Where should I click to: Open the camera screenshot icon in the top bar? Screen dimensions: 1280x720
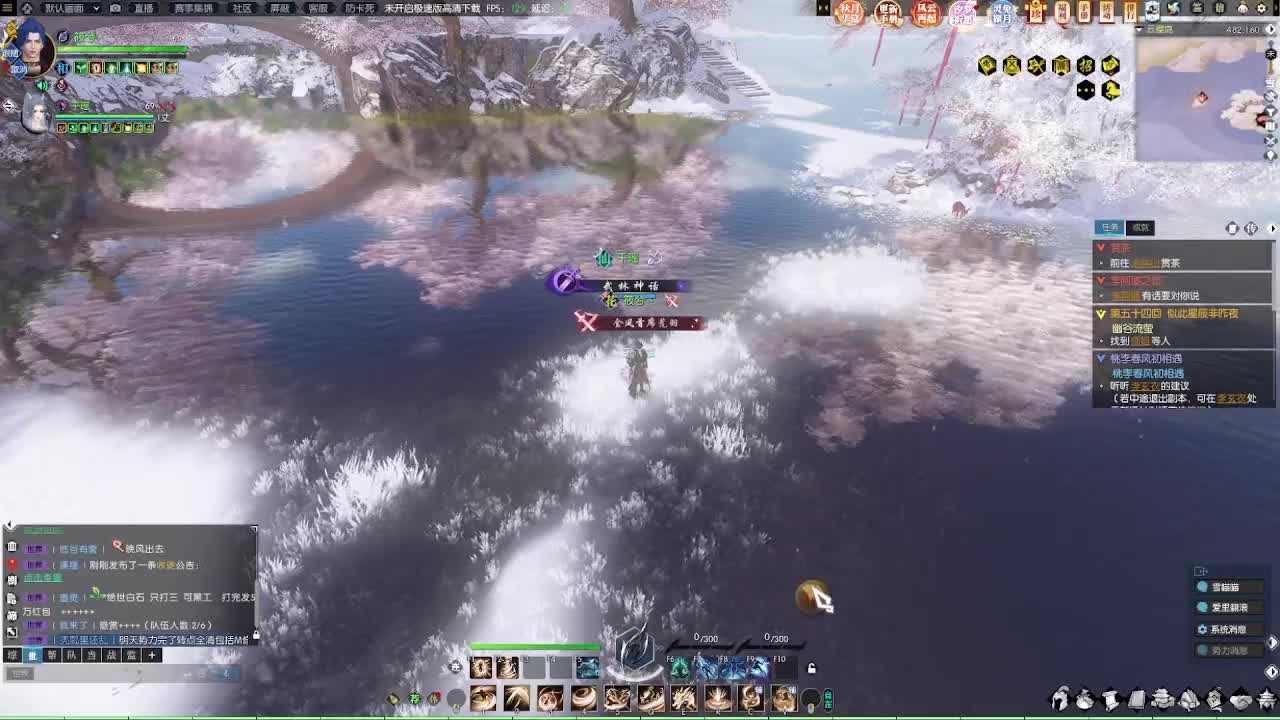[115, 8]
